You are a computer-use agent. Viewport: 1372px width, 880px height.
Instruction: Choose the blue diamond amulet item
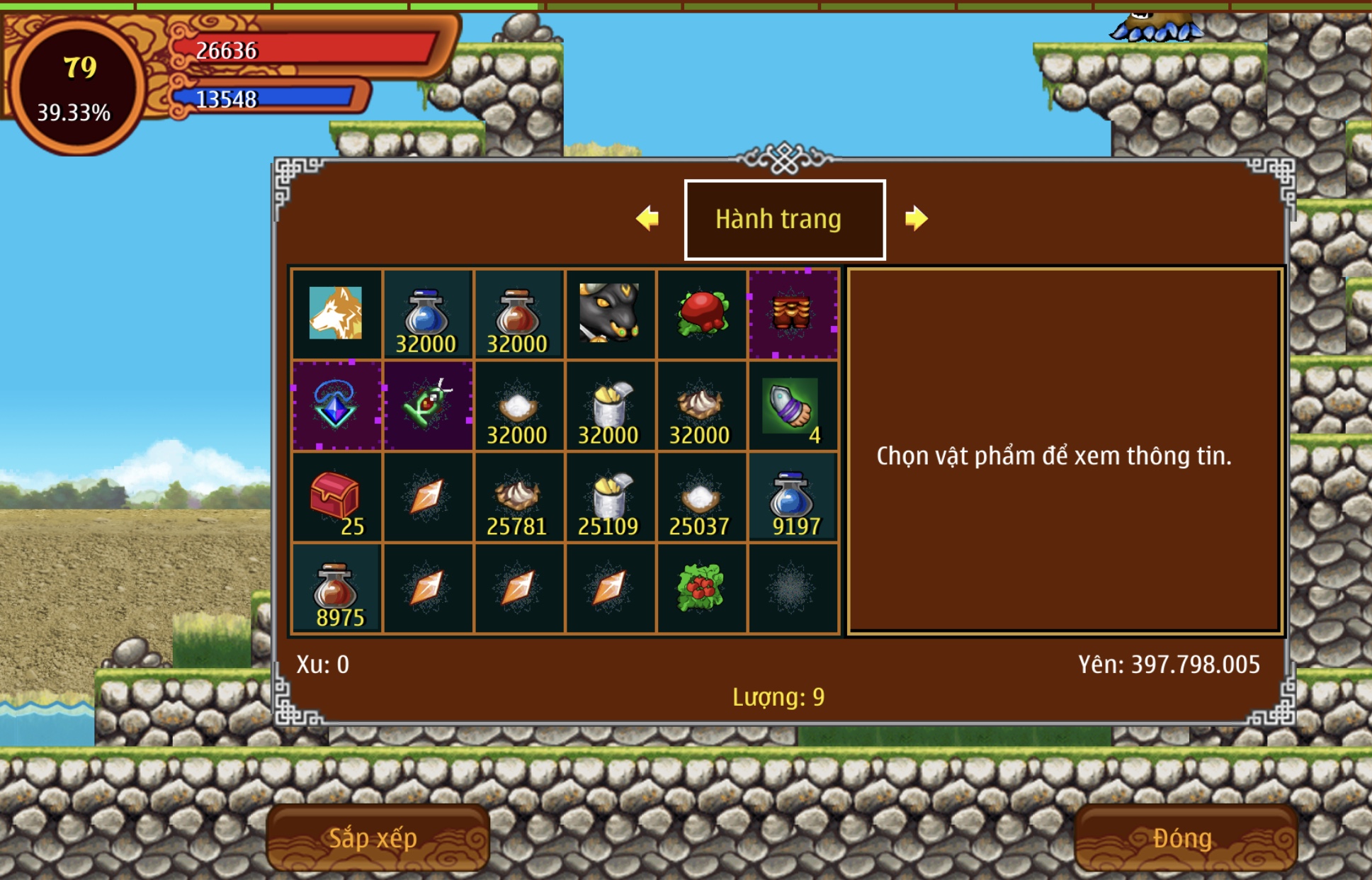tap(336, 406)
